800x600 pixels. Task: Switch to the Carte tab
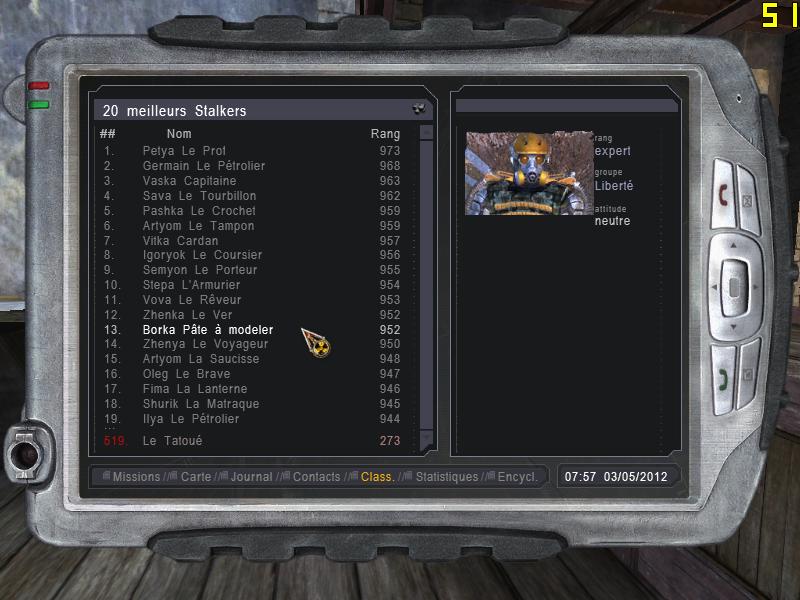pyautogui.click(x=196, y=477)
